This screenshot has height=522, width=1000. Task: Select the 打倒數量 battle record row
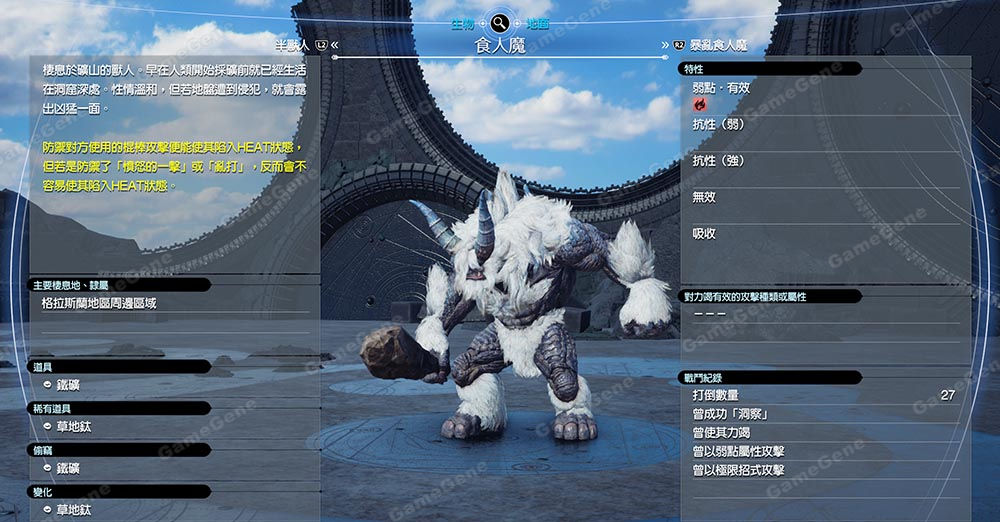click(822, 396)
